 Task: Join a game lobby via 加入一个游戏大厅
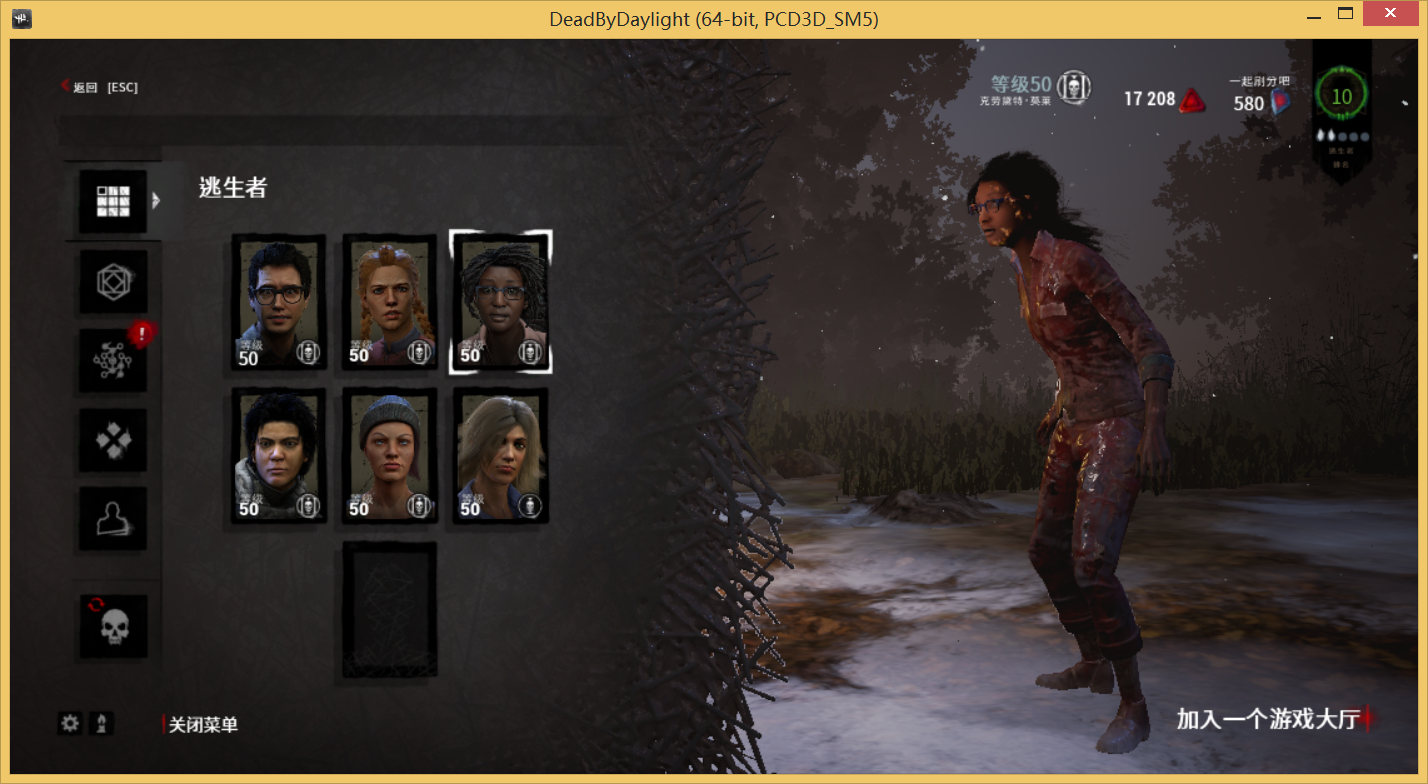[x=1268, y=719]
